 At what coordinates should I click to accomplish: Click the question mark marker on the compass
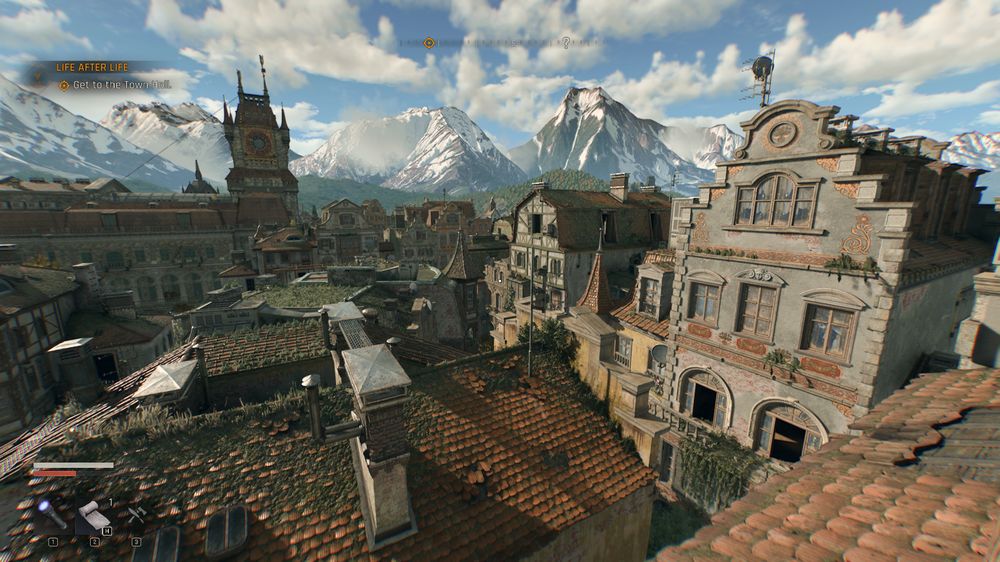(x=565, y=43)
